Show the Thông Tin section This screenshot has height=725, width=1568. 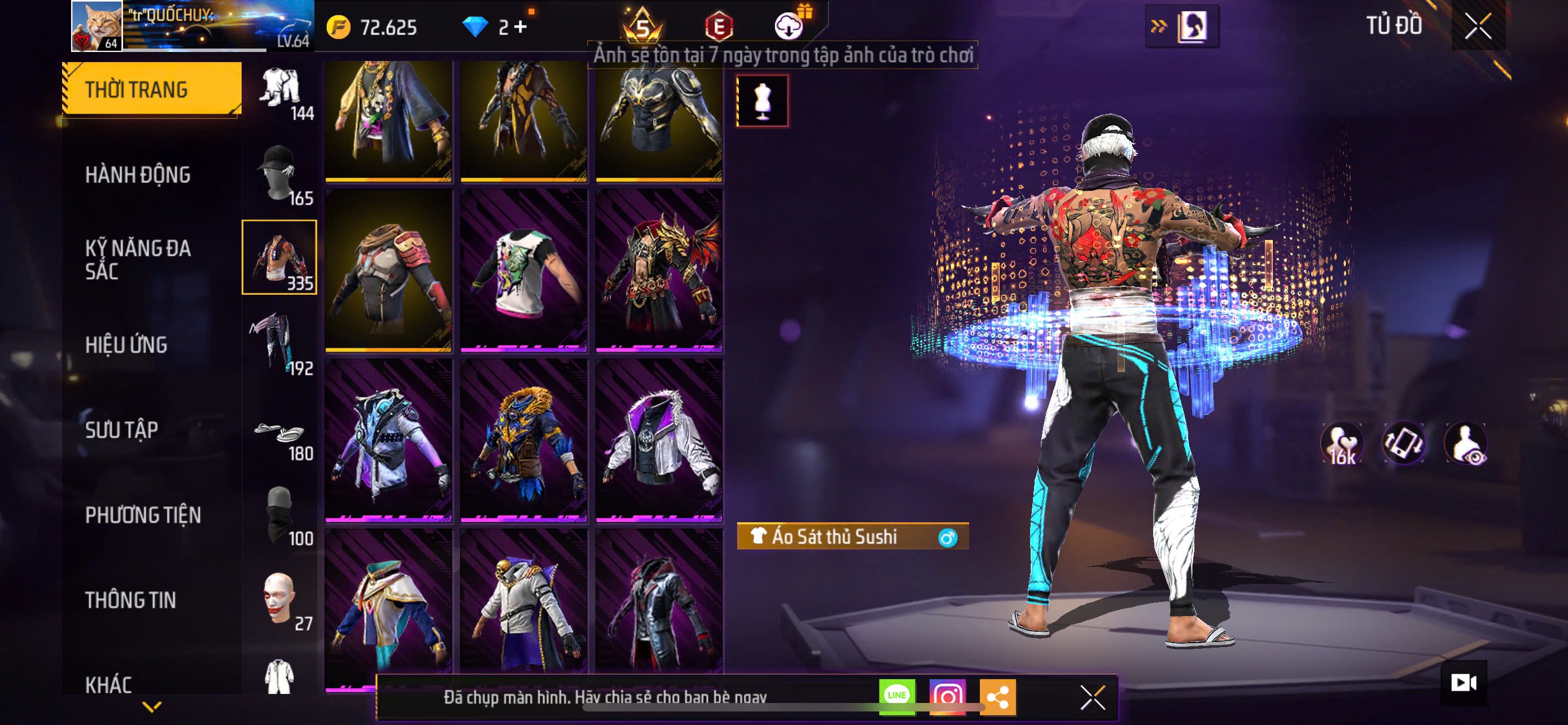[x=130, y=600]
